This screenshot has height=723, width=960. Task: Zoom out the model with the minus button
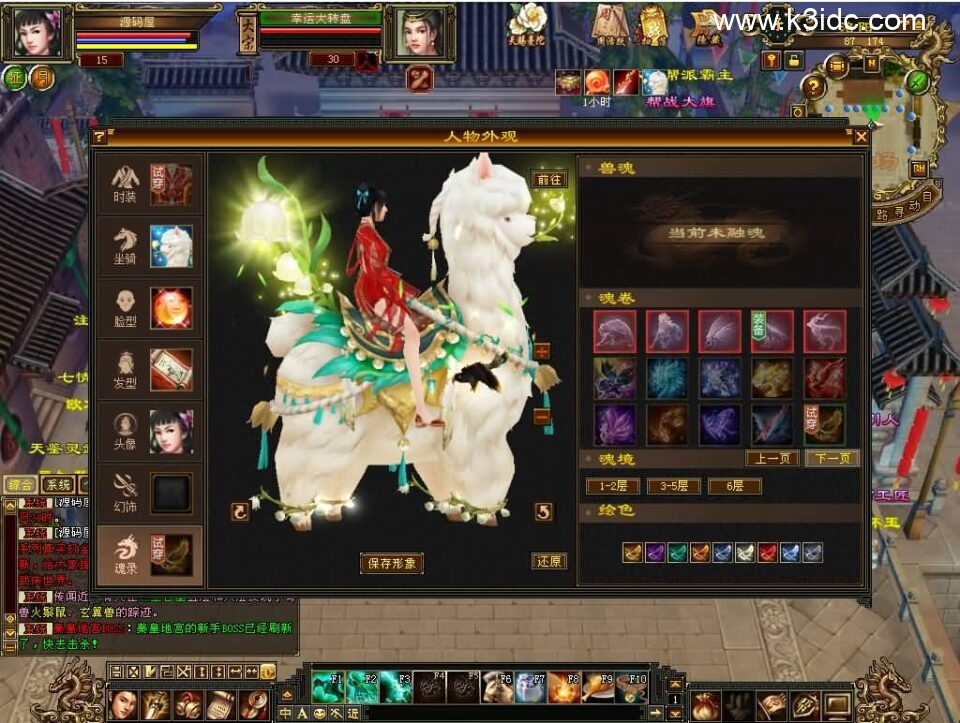tap(542, 416)
